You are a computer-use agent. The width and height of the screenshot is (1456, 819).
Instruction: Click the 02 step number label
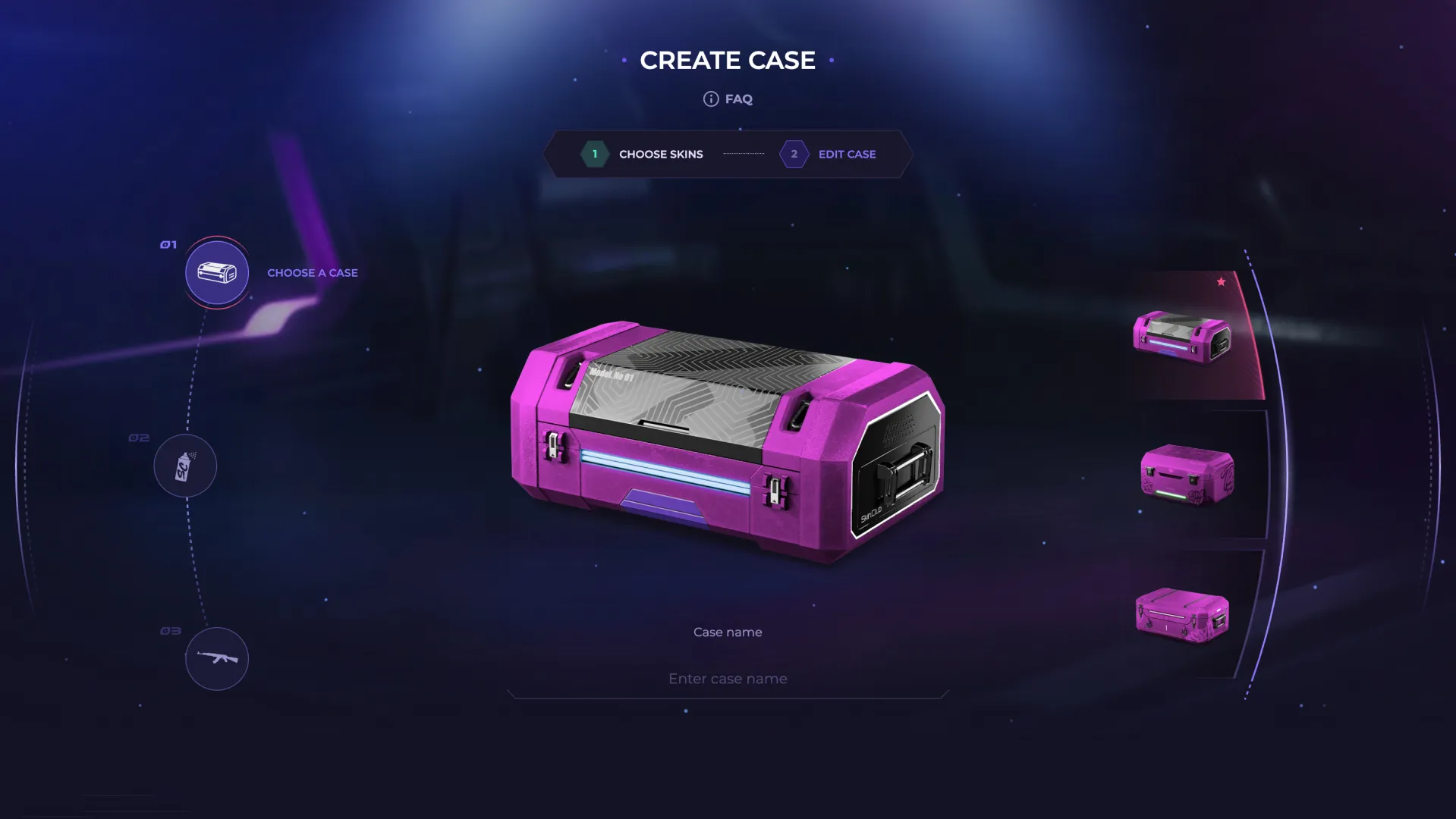(x=138, y=437)
